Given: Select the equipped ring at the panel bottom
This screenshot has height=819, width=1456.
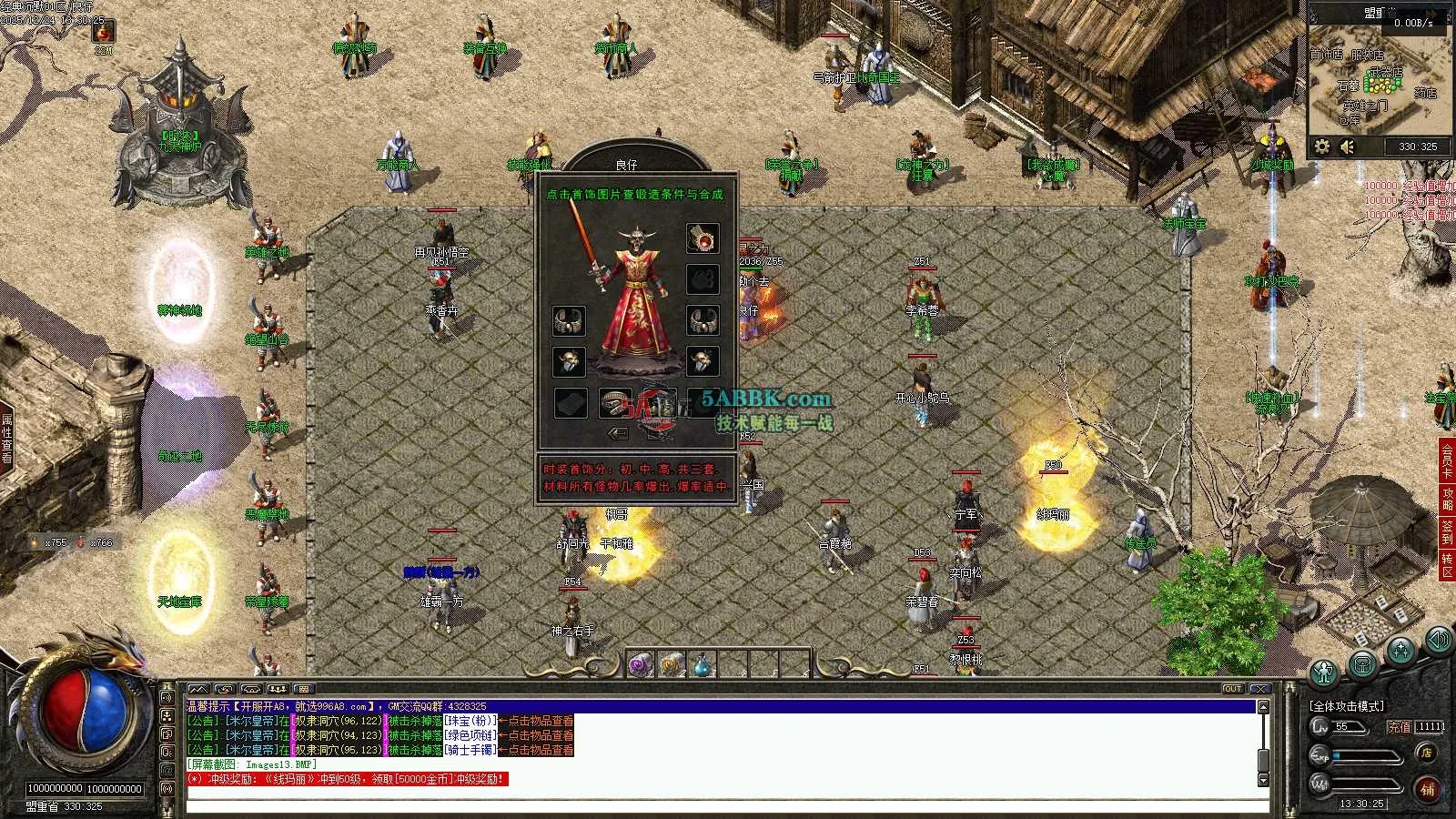Looking at the screenshot, I should click(615, 401).
